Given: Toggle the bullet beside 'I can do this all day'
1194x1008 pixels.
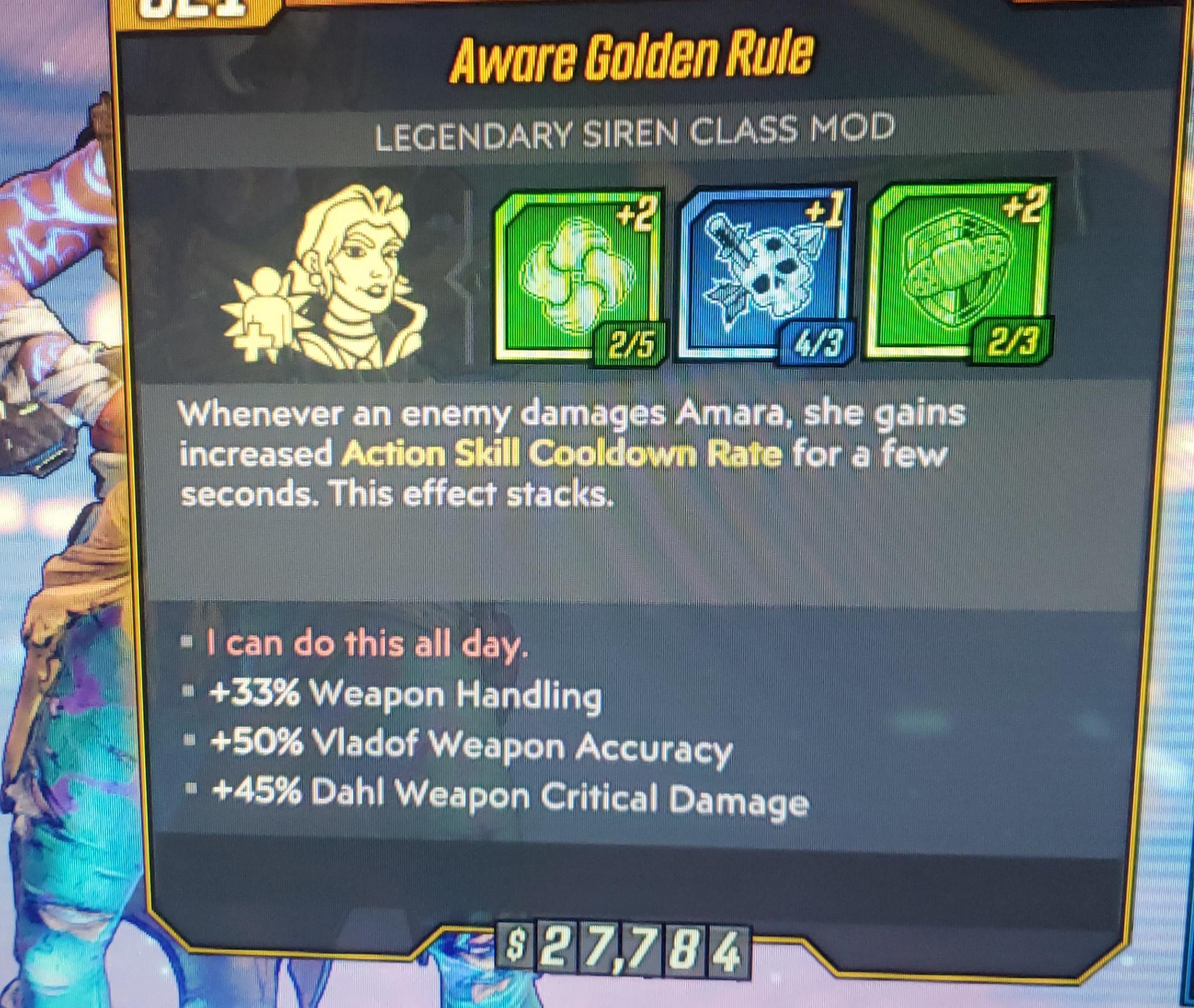Looking at the screenshot, I should 184,639.
